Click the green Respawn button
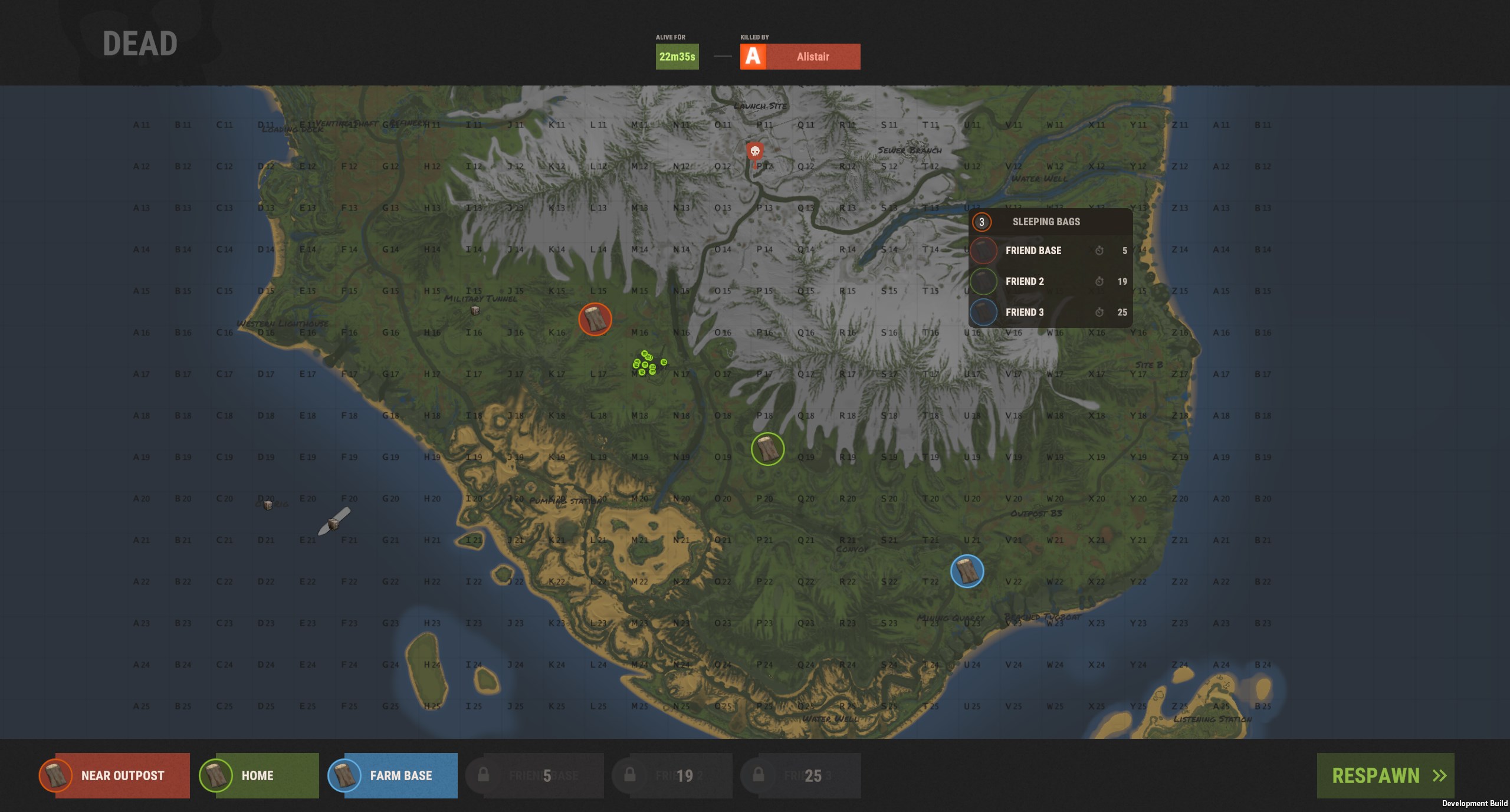Screen dimensions: 1510x812 pyautogui.click(x=1385, y=775)
